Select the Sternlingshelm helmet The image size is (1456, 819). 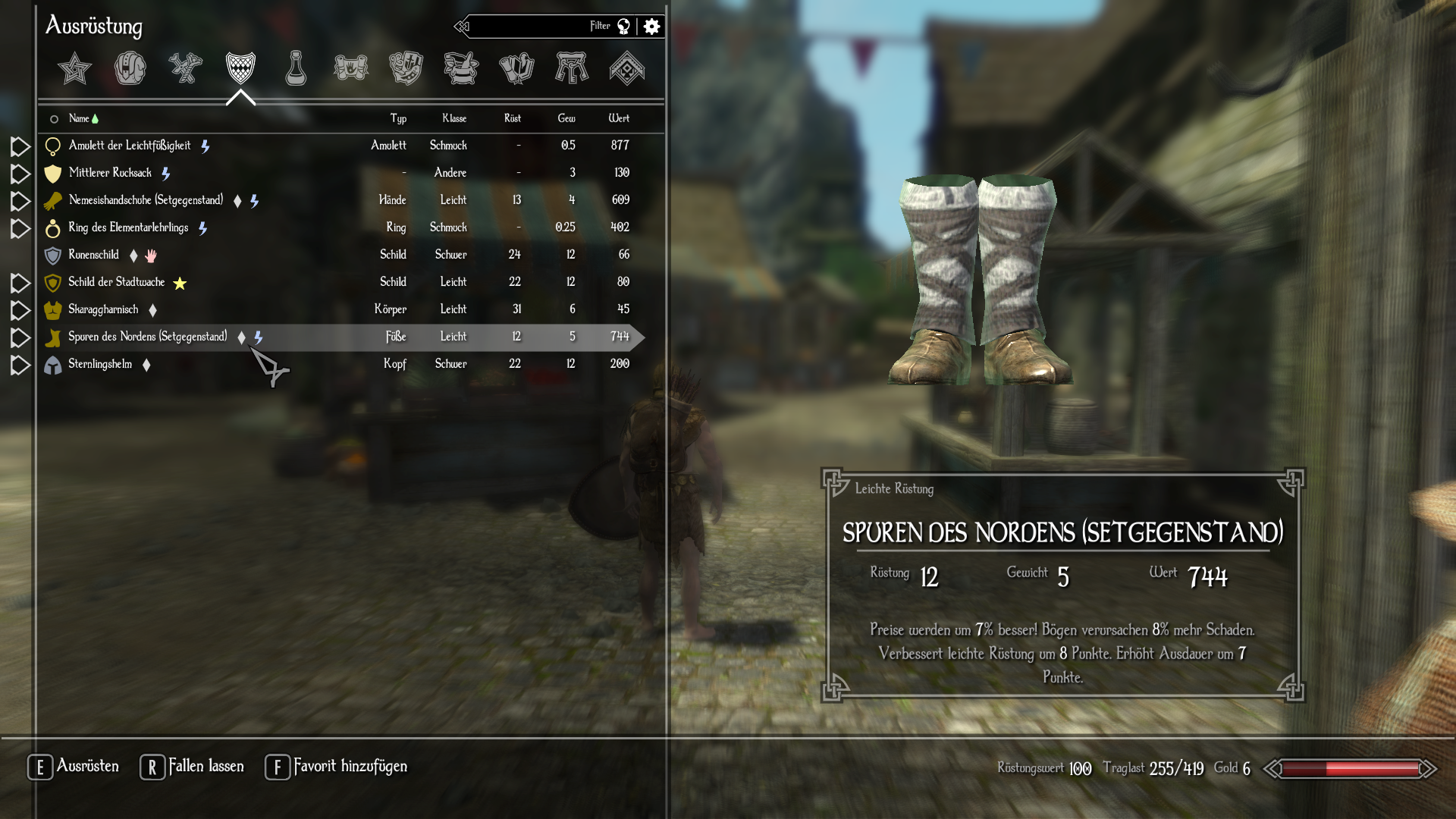pyautogui.click(x=100, y=364)
